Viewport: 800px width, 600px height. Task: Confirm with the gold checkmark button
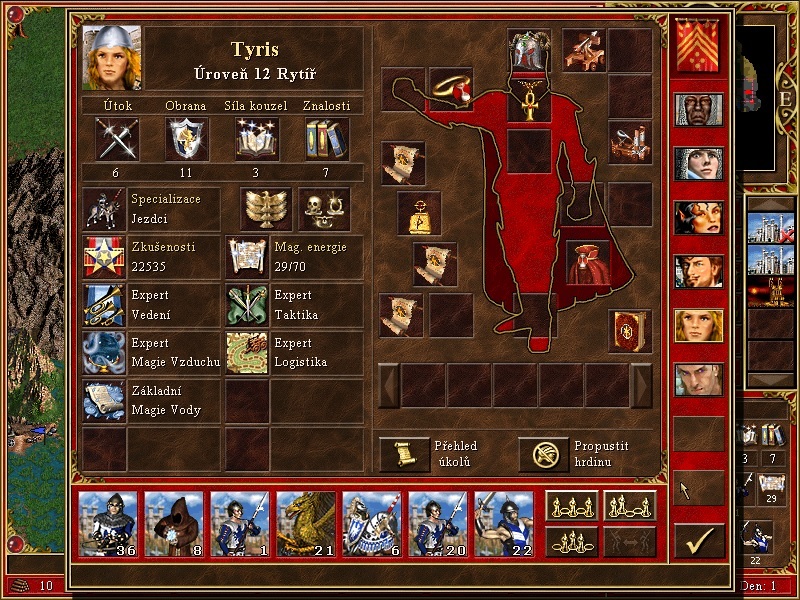coord(699,540)
